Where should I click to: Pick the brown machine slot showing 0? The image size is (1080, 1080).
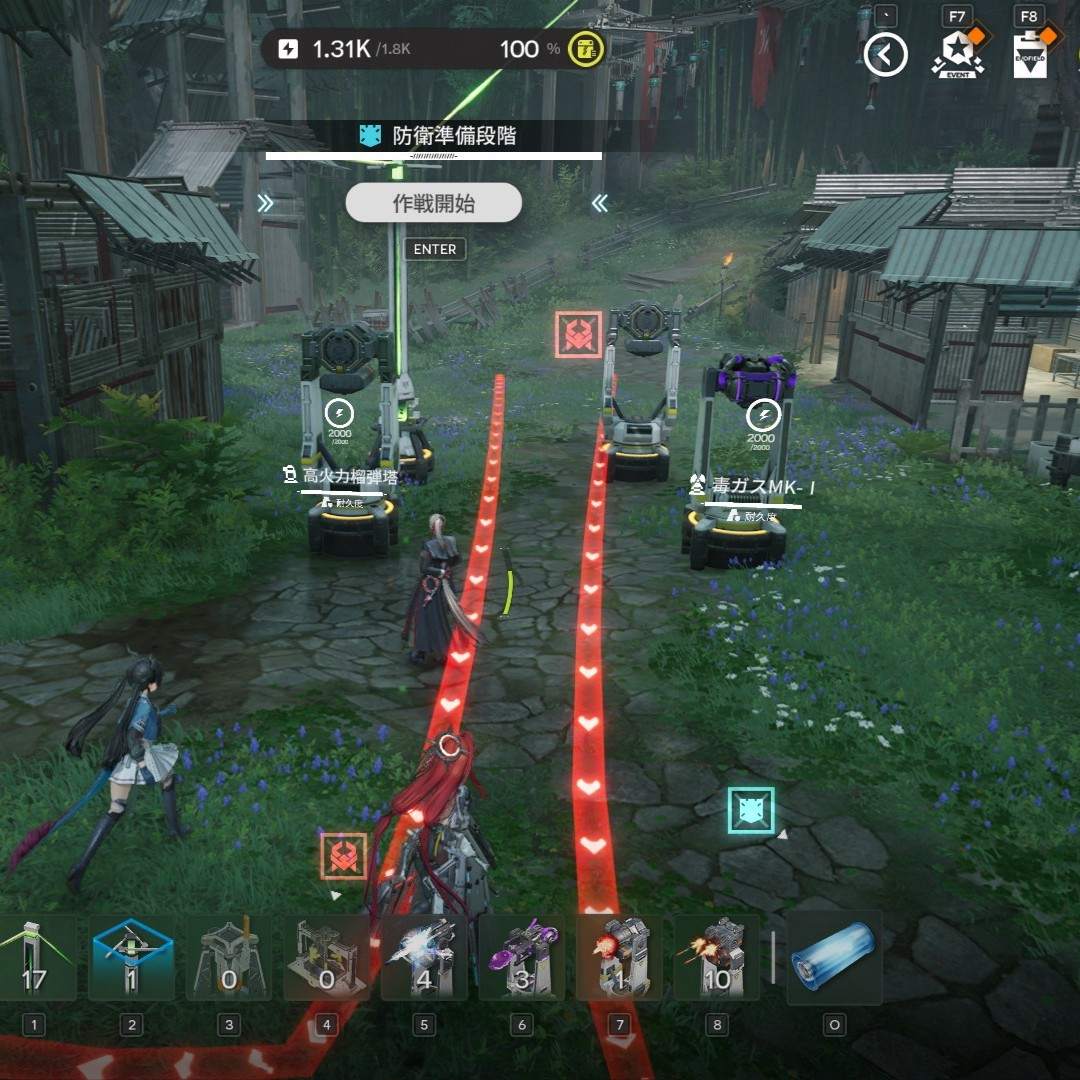click(326, 958)
